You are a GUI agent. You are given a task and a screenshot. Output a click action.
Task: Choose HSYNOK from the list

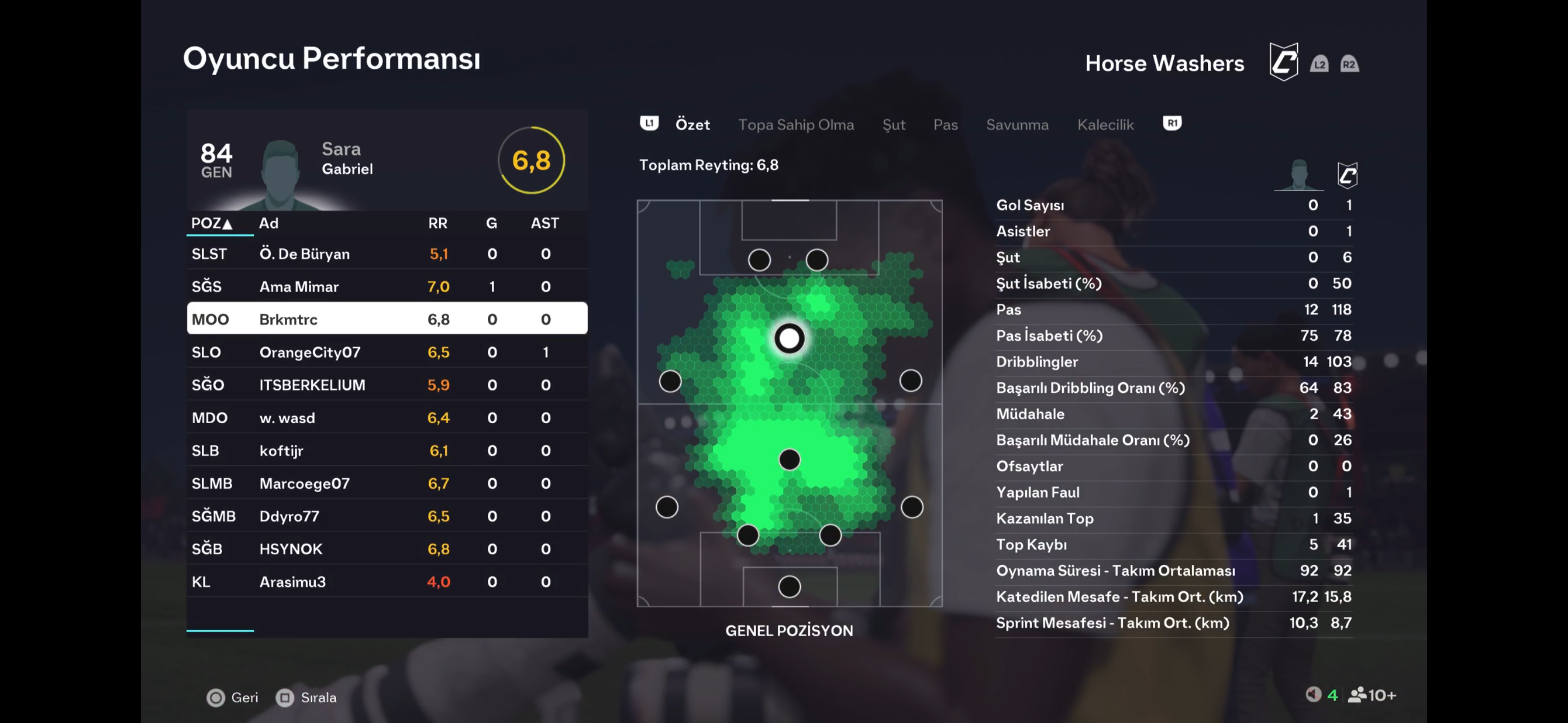tap(386, 549)
